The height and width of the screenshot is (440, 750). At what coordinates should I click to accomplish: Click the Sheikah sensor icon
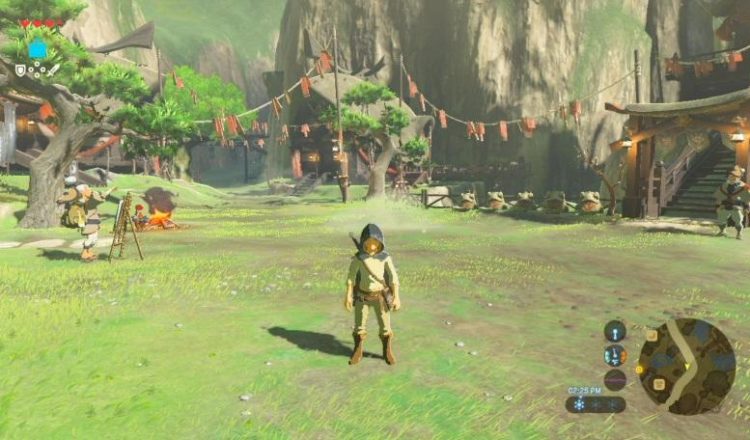click(615, 330)
